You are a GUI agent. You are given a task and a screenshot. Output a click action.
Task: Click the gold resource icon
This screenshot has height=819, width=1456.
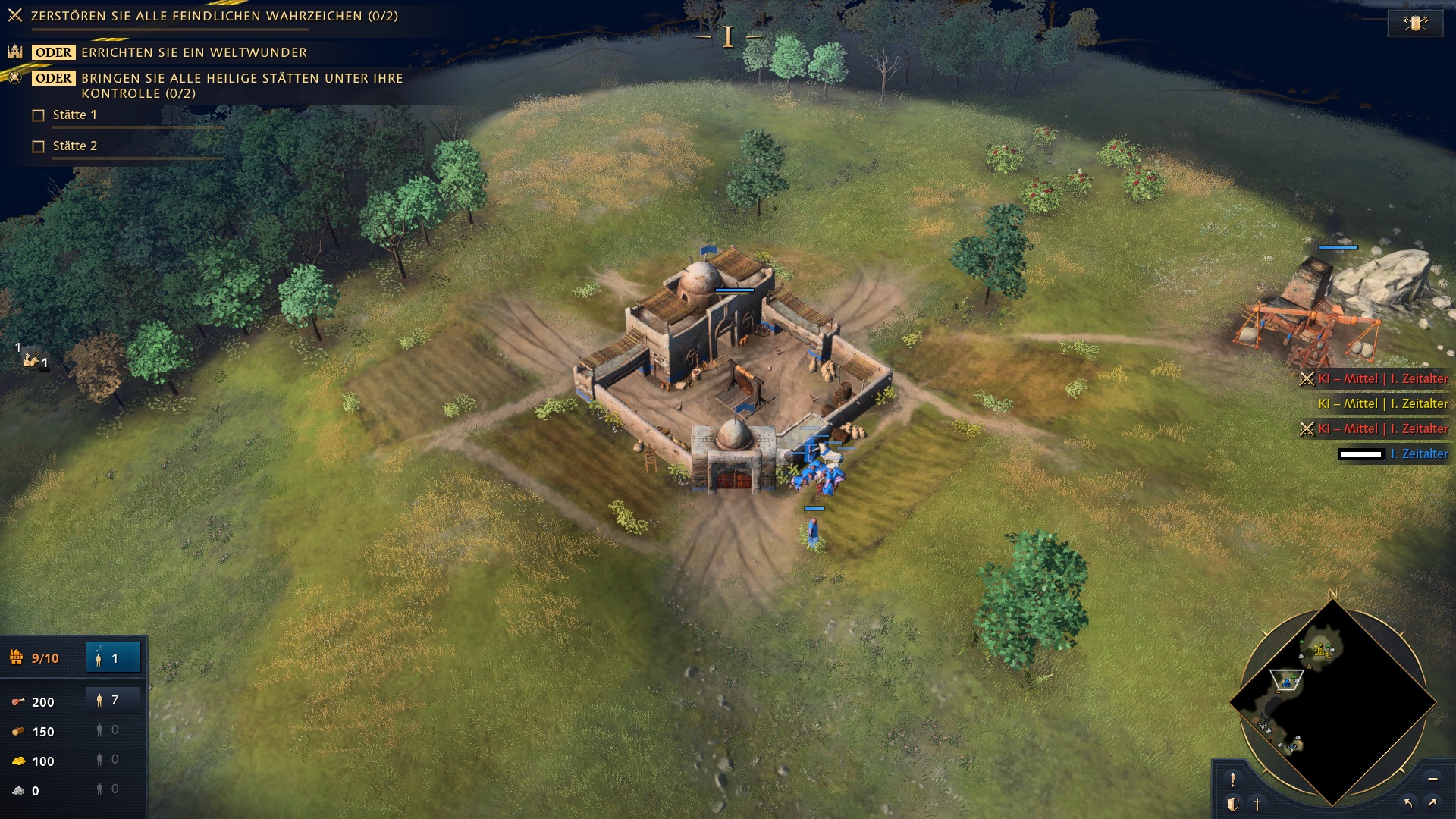point(17,761)
